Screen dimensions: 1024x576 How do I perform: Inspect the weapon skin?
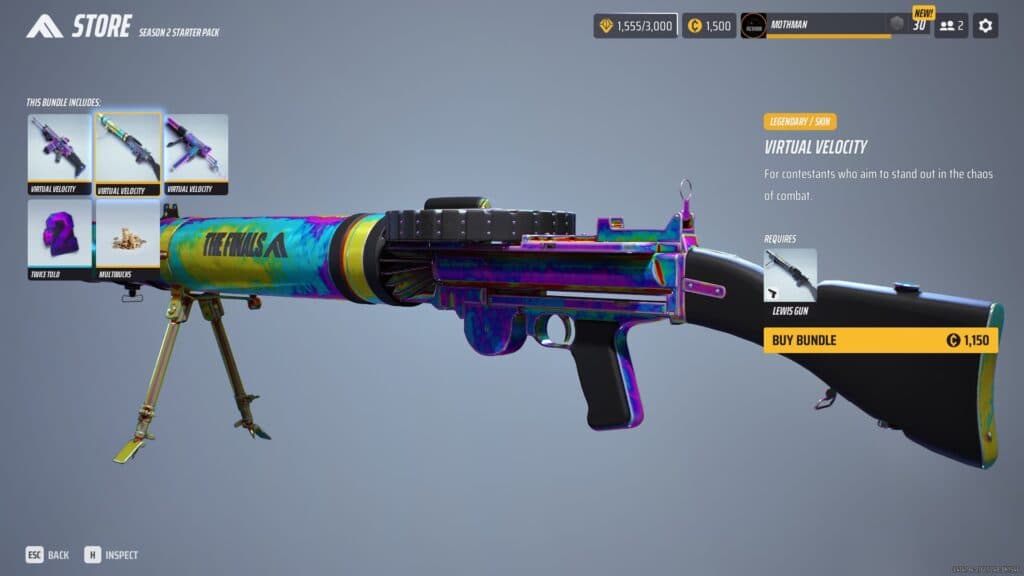tap(111, 554)
